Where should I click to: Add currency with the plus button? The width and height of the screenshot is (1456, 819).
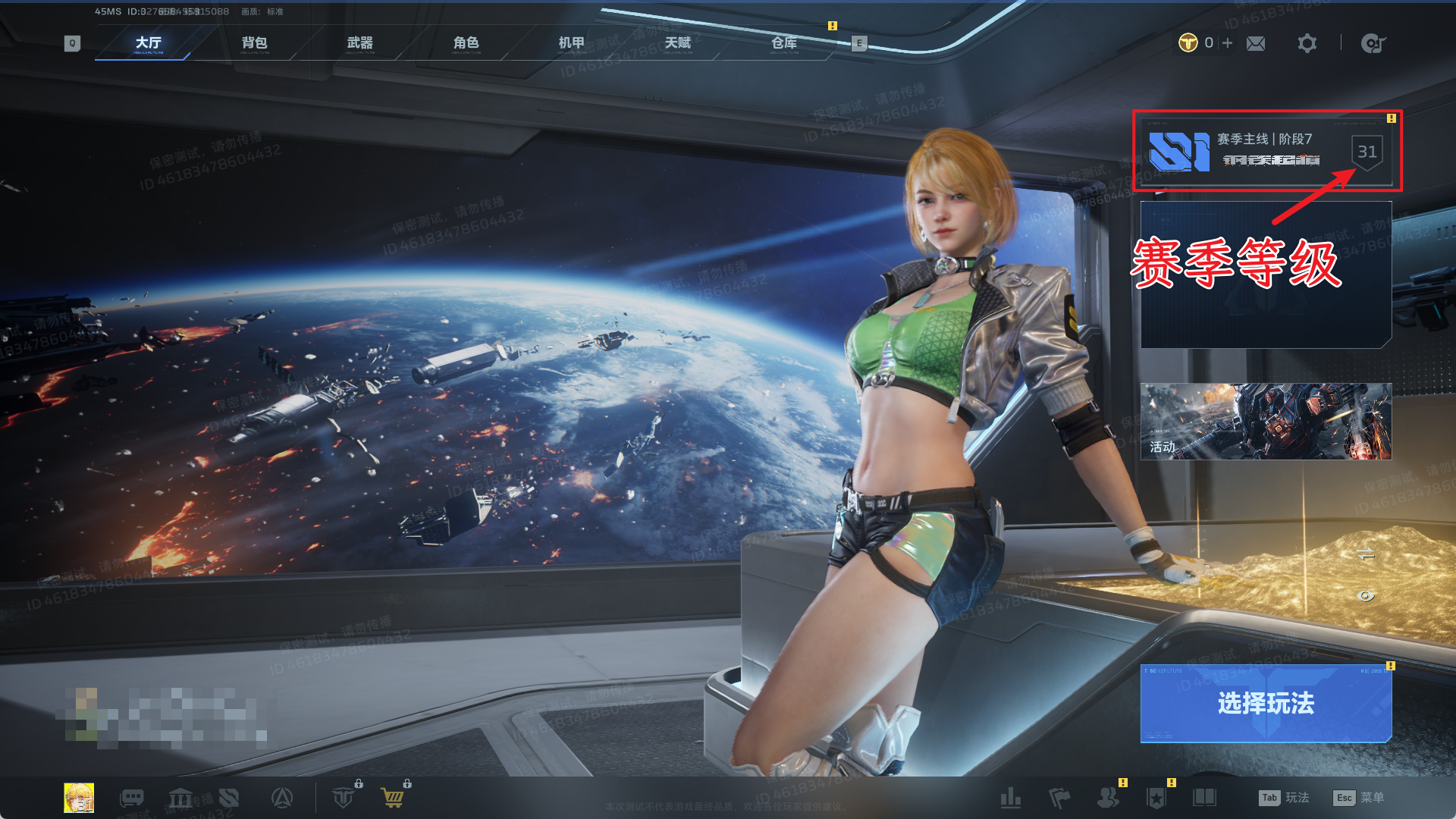(1228, 43)
